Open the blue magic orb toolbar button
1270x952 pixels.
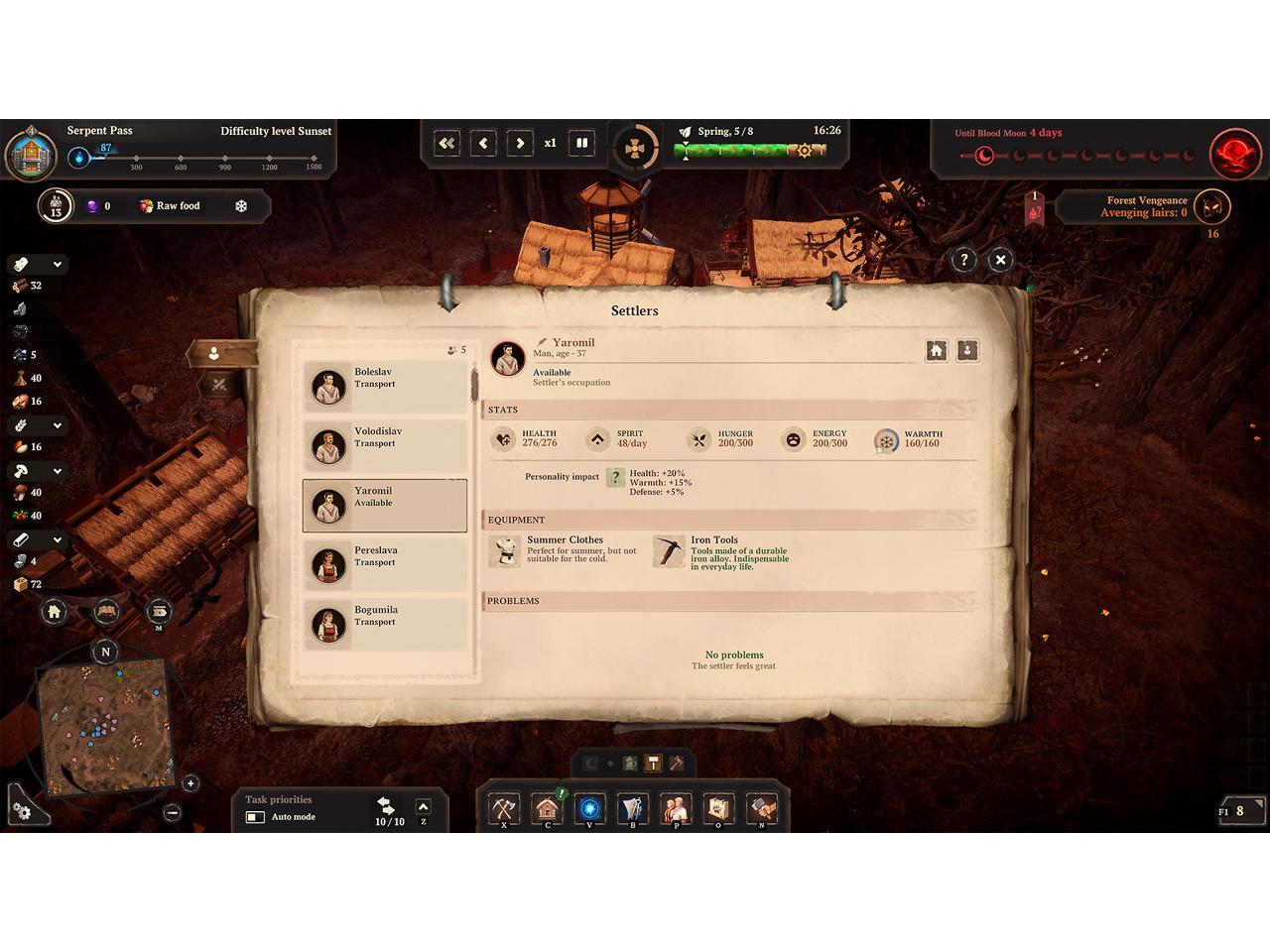[x=589, y=808]
